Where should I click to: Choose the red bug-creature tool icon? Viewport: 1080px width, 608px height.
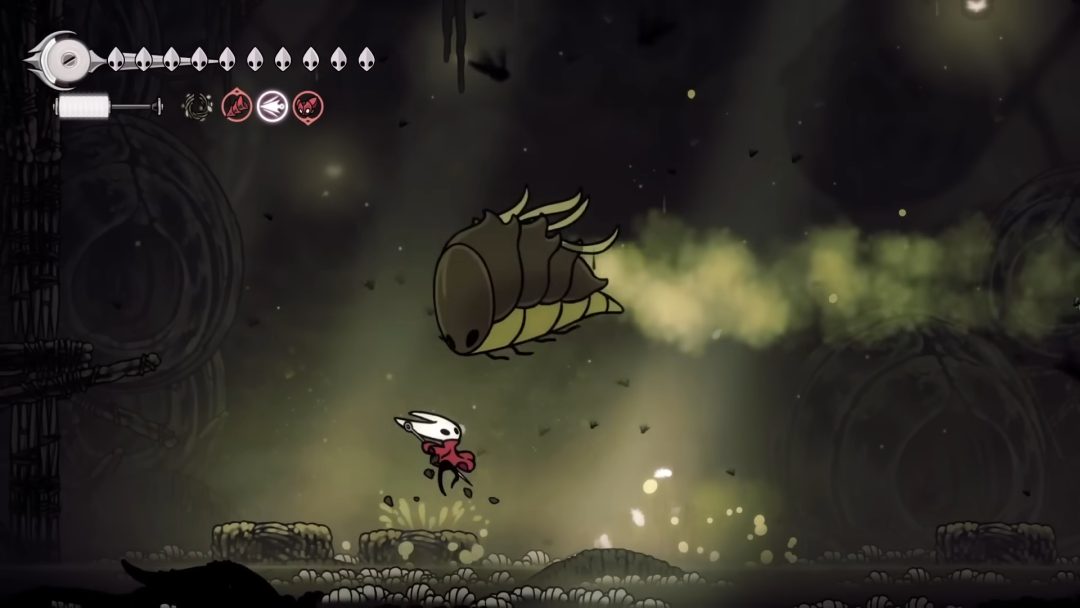(308, 106)
